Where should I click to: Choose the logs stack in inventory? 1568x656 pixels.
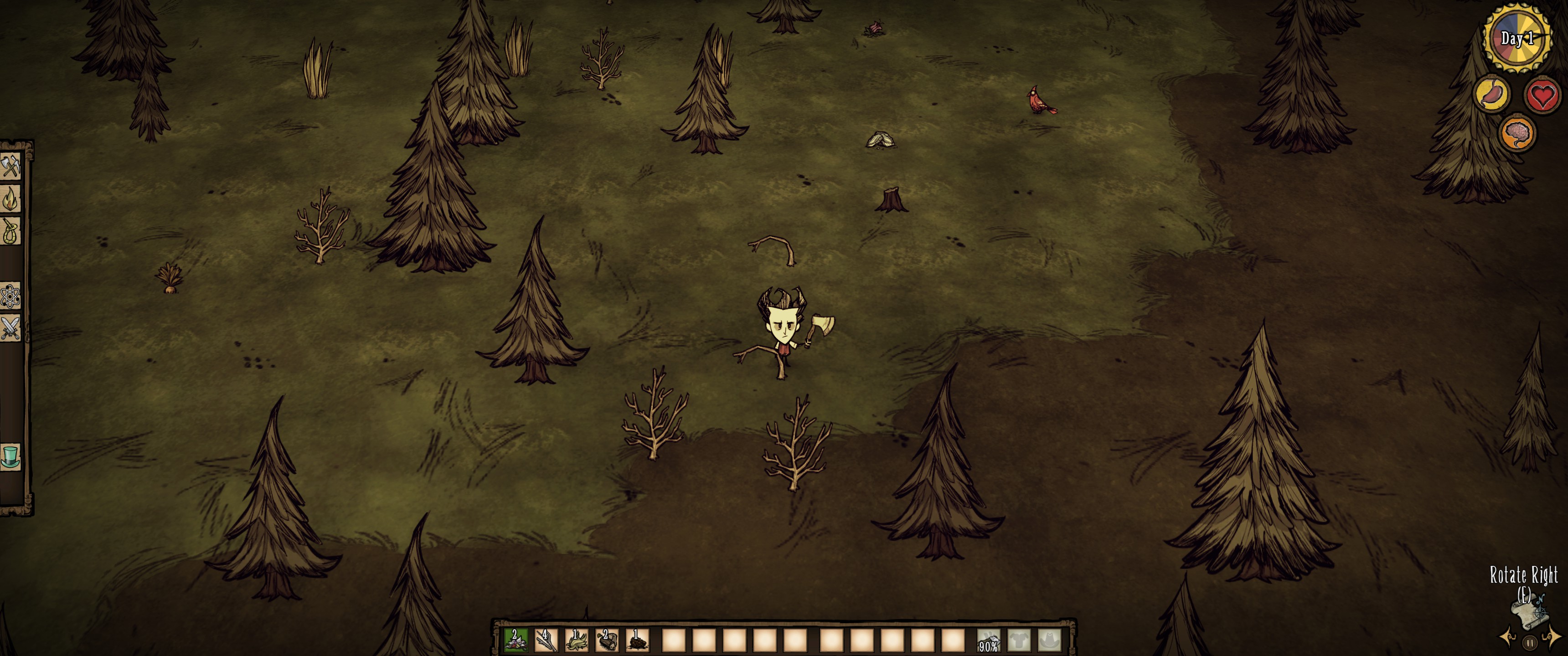point(606,640)
